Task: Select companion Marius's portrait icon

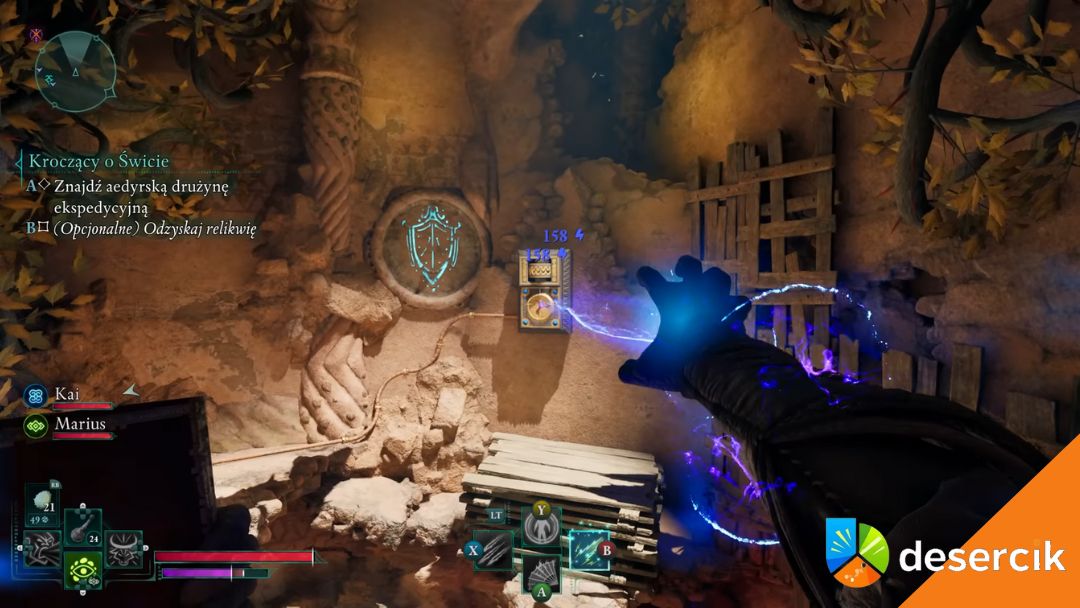Action: (x=36, y=424)
